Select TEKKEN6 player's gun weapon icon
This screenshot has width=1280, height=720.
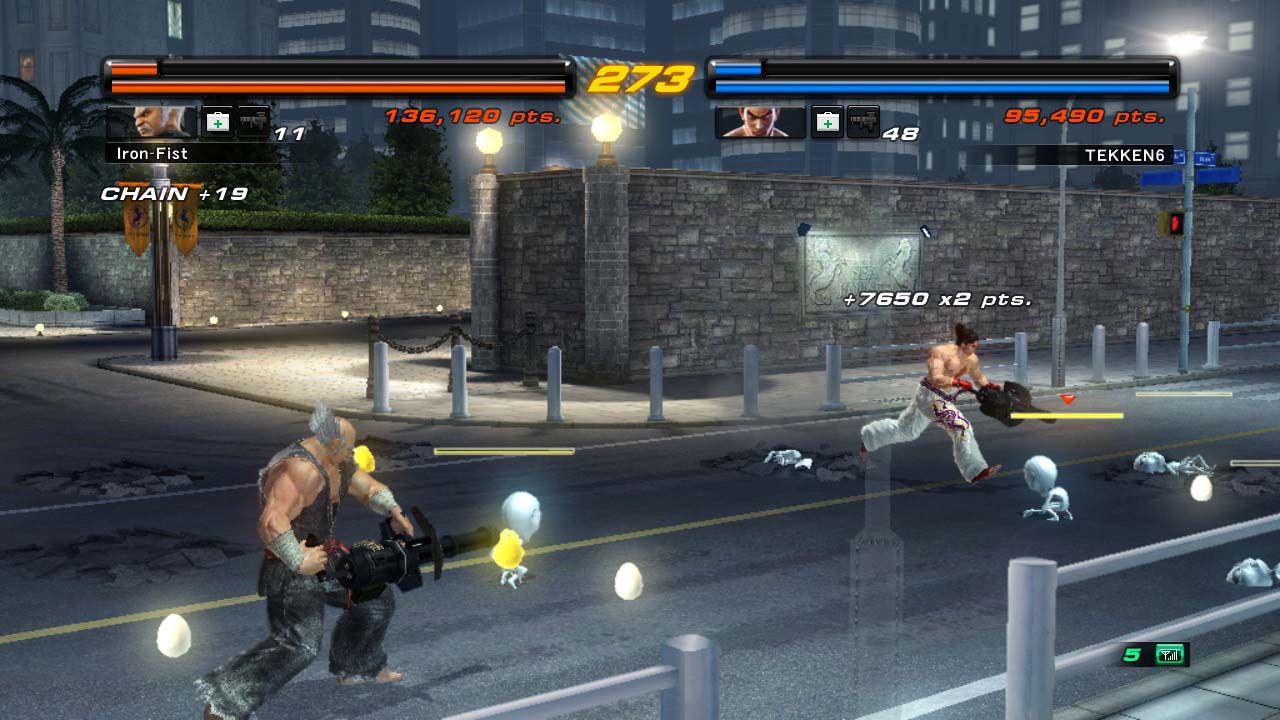863,122
